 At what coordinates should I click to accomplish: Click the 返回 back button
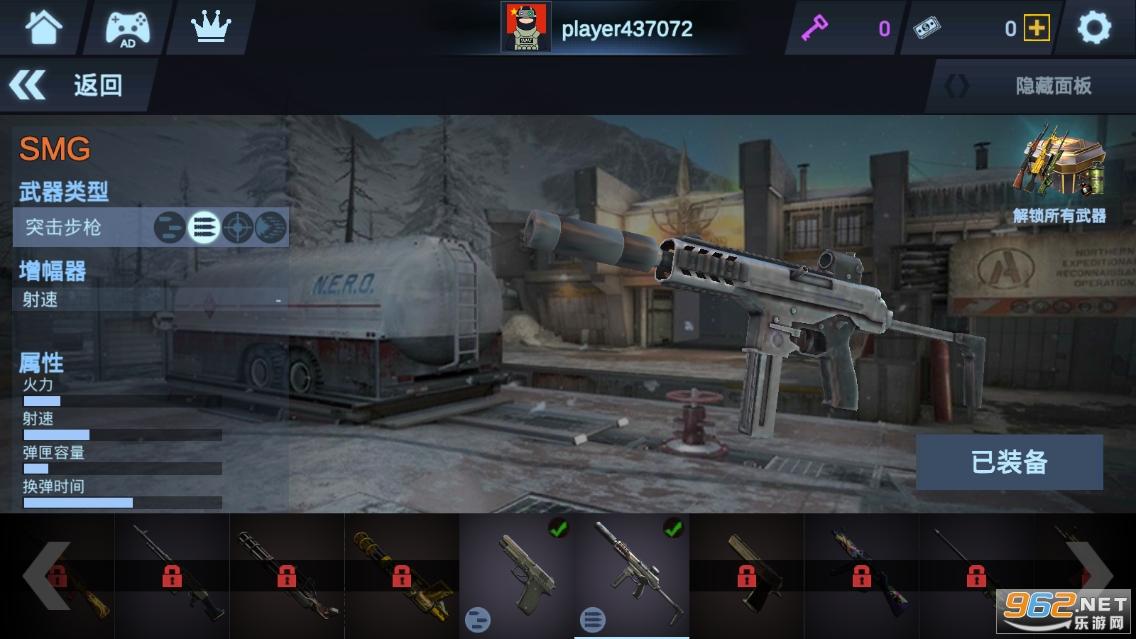coord(70,85)
